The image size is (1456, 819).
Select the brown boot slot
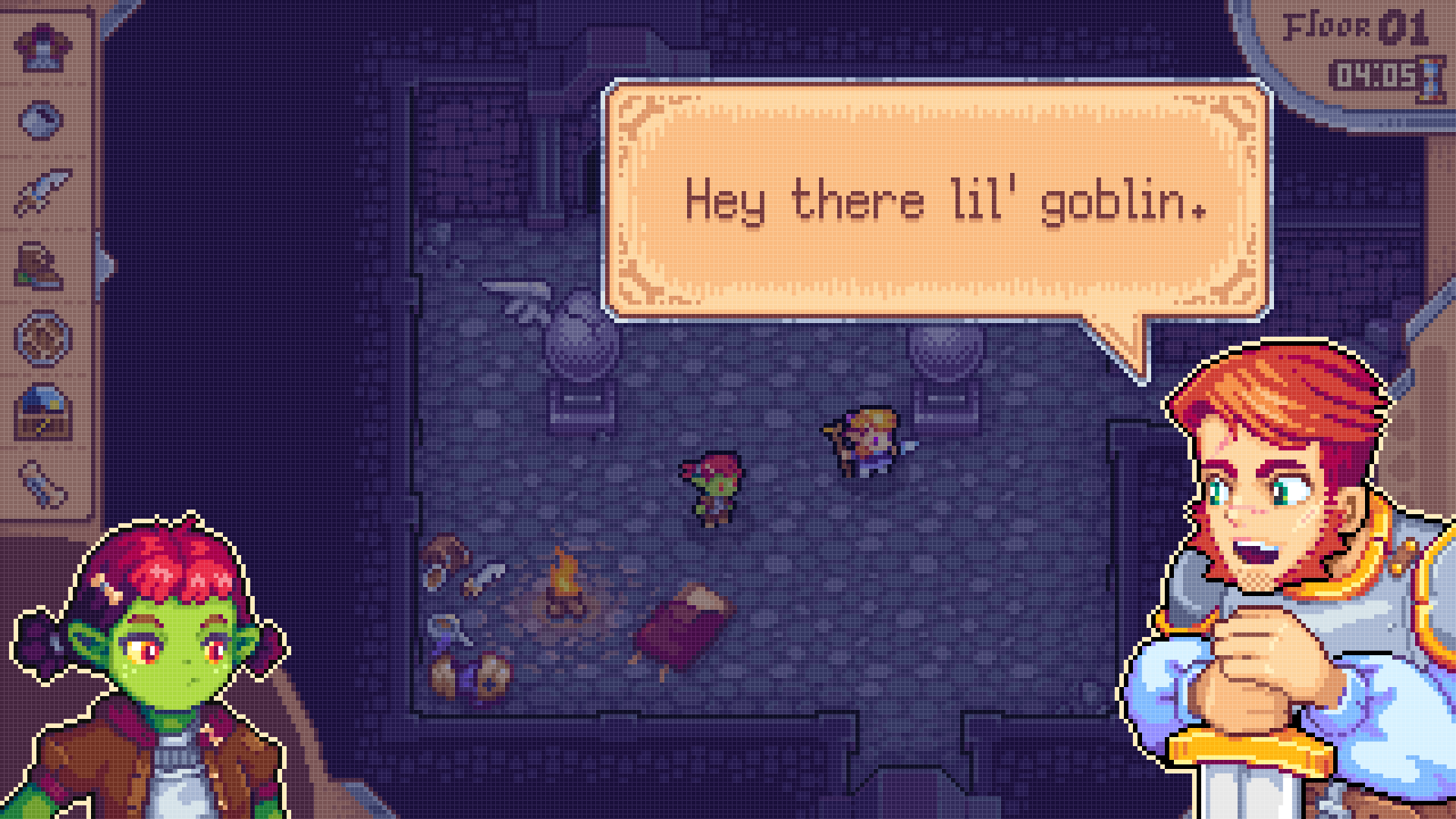[x=41, y=265]
